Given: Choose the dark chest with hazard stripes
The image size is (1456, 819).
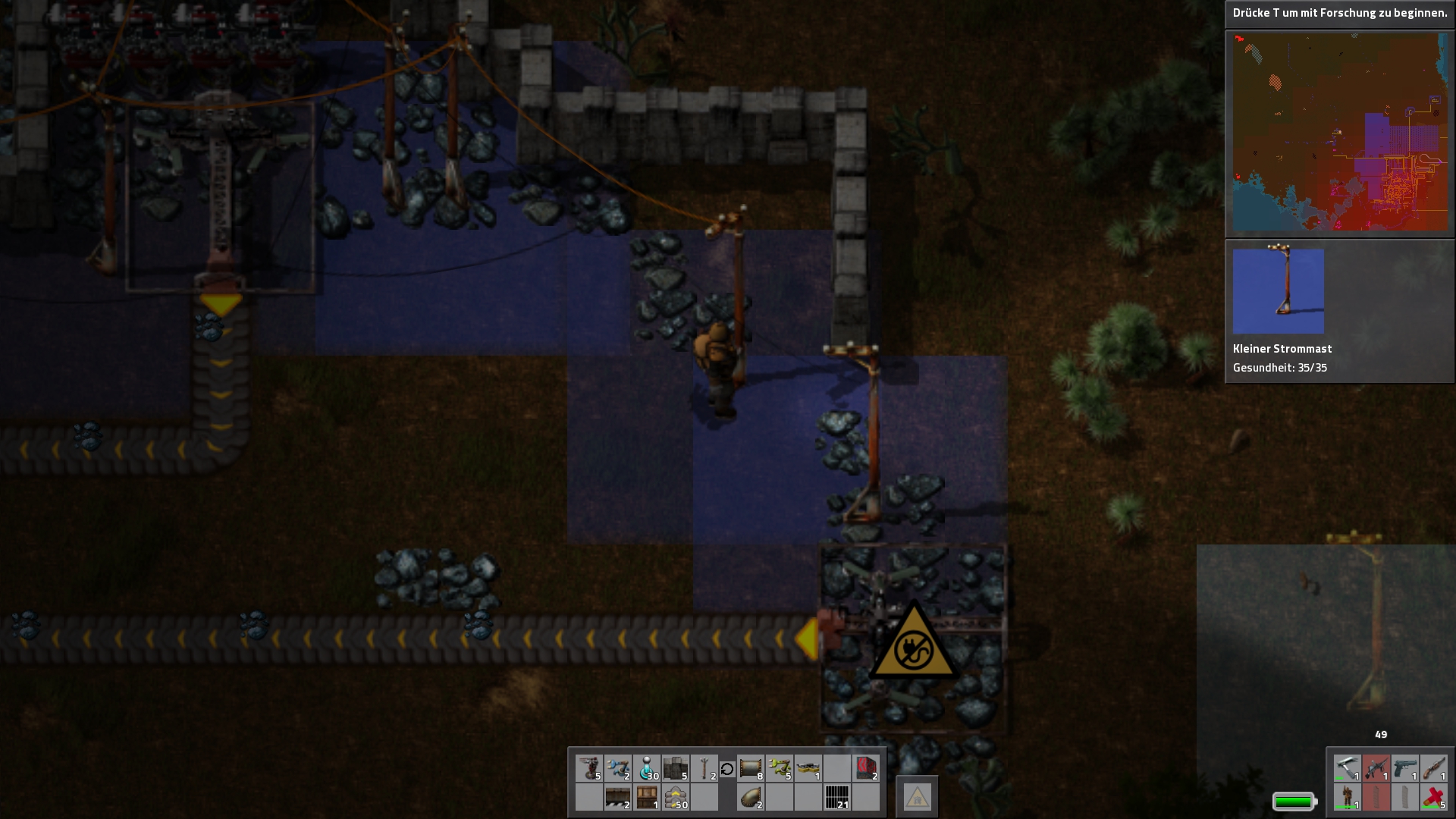Looking at the screenshot, I should 618,797.
